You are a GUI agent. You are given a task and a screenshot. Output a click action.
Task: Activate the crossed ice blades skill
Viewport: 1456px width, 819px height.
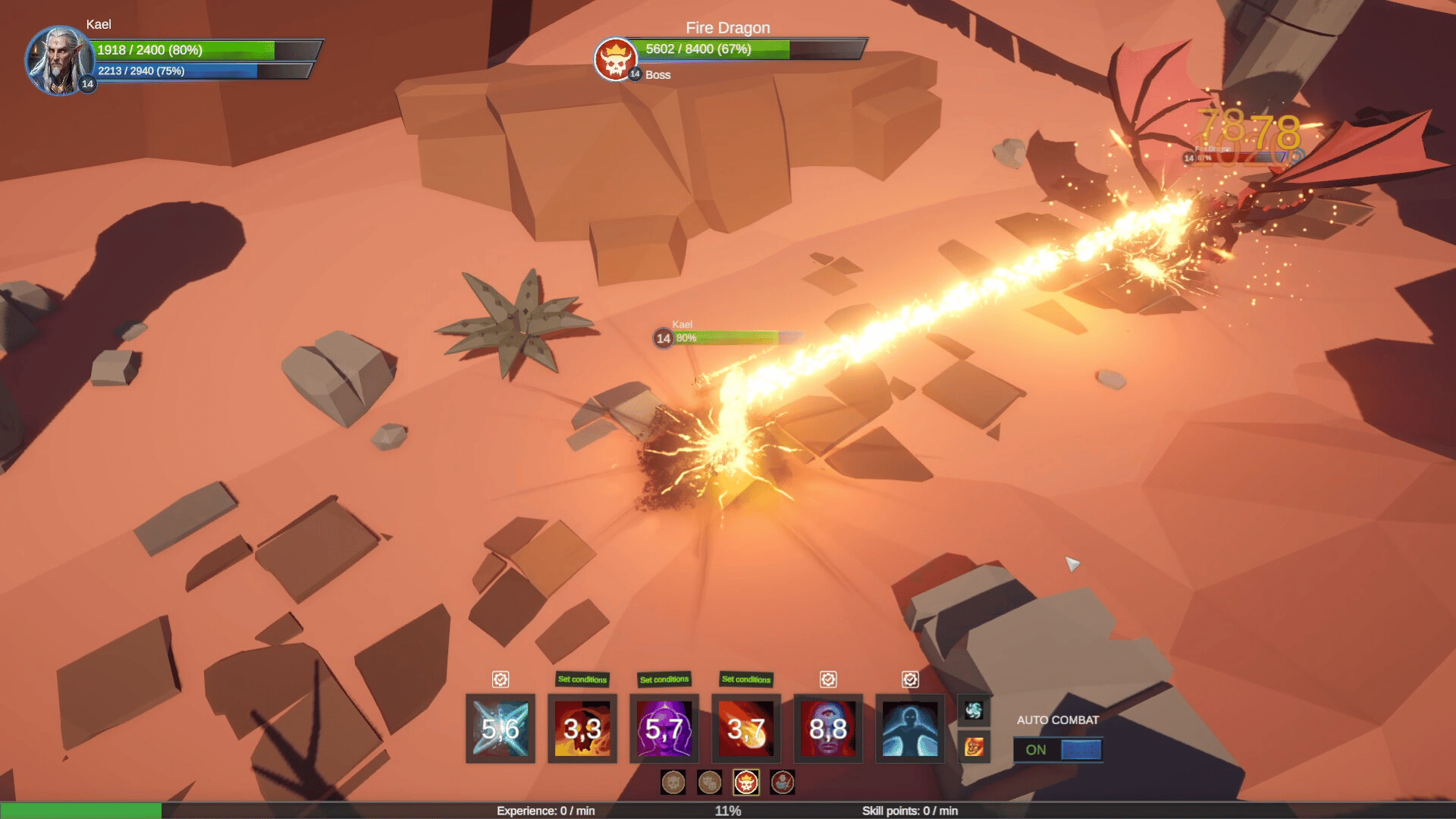[x=500, y=729]
